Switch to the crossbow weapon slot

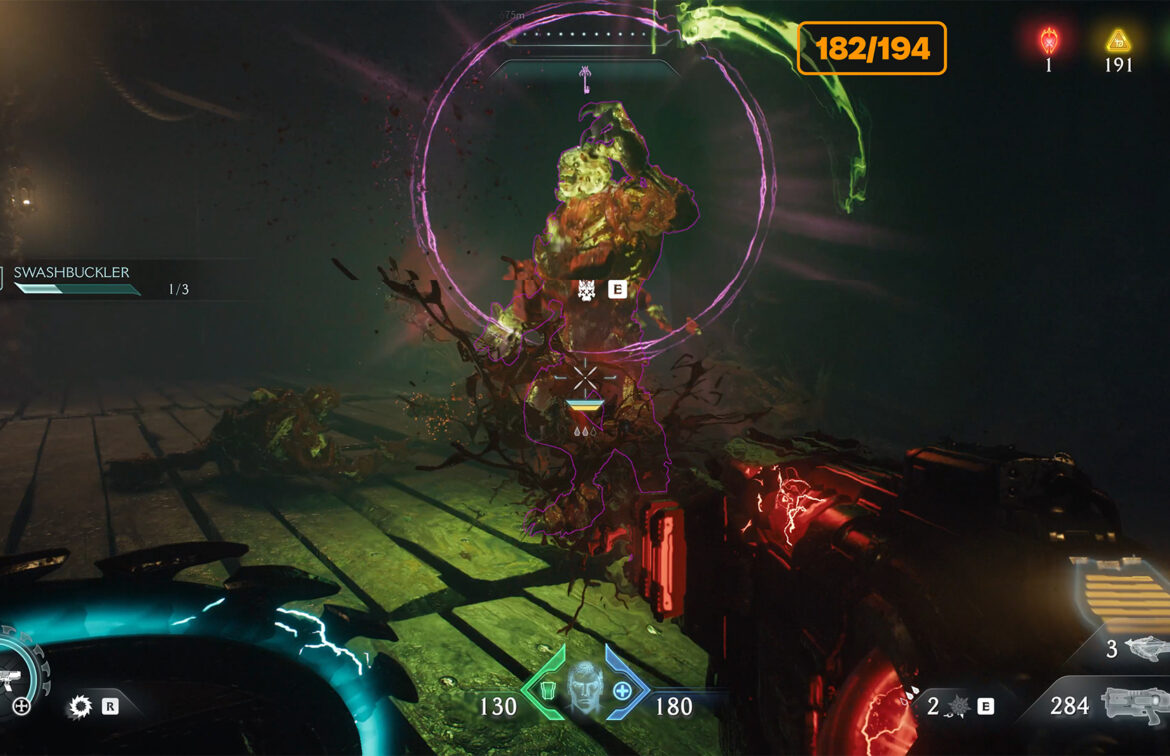[1145, 649]
